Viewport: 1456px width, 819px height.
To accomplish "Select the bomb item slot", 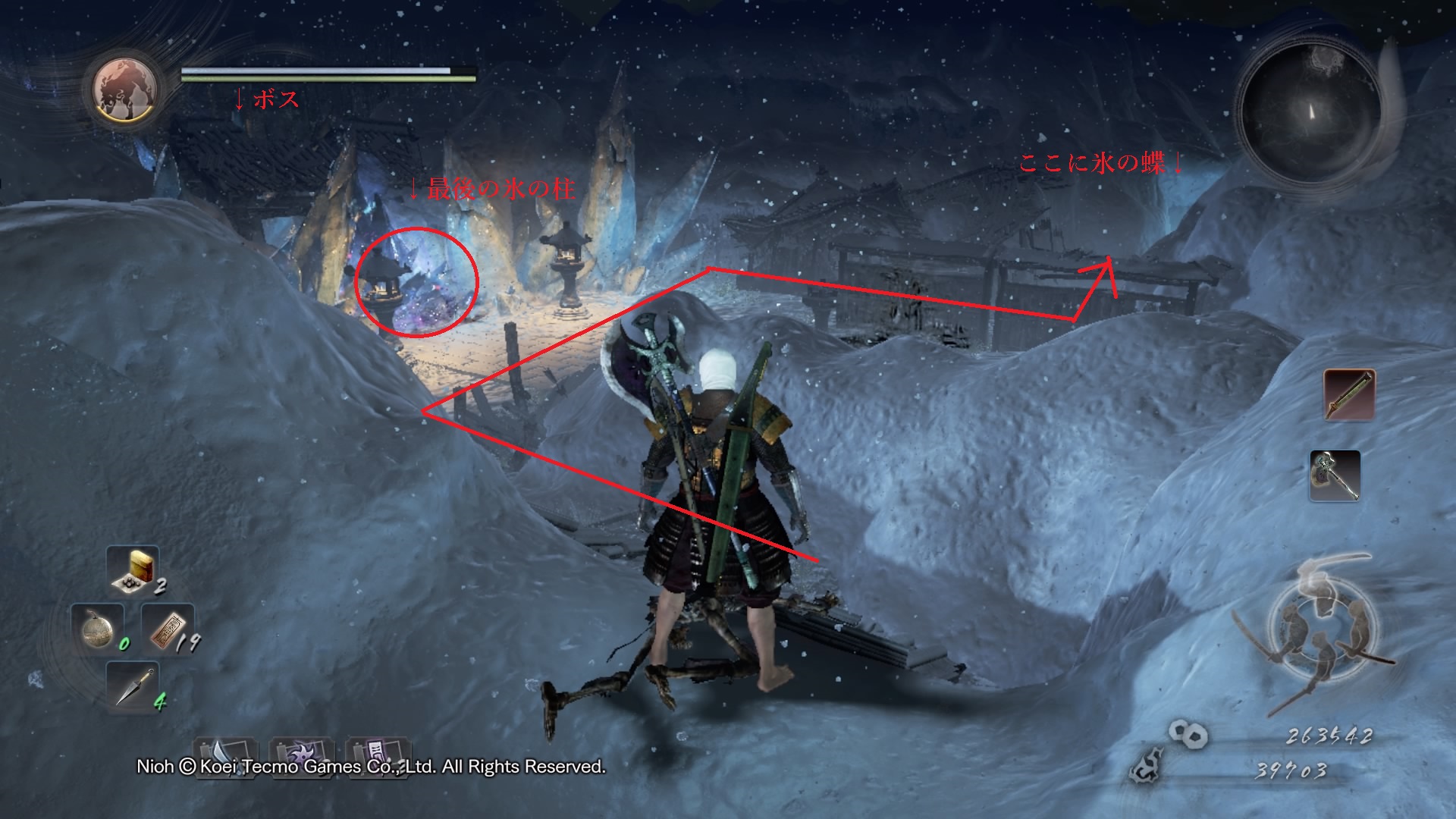I will click(97, 629).
